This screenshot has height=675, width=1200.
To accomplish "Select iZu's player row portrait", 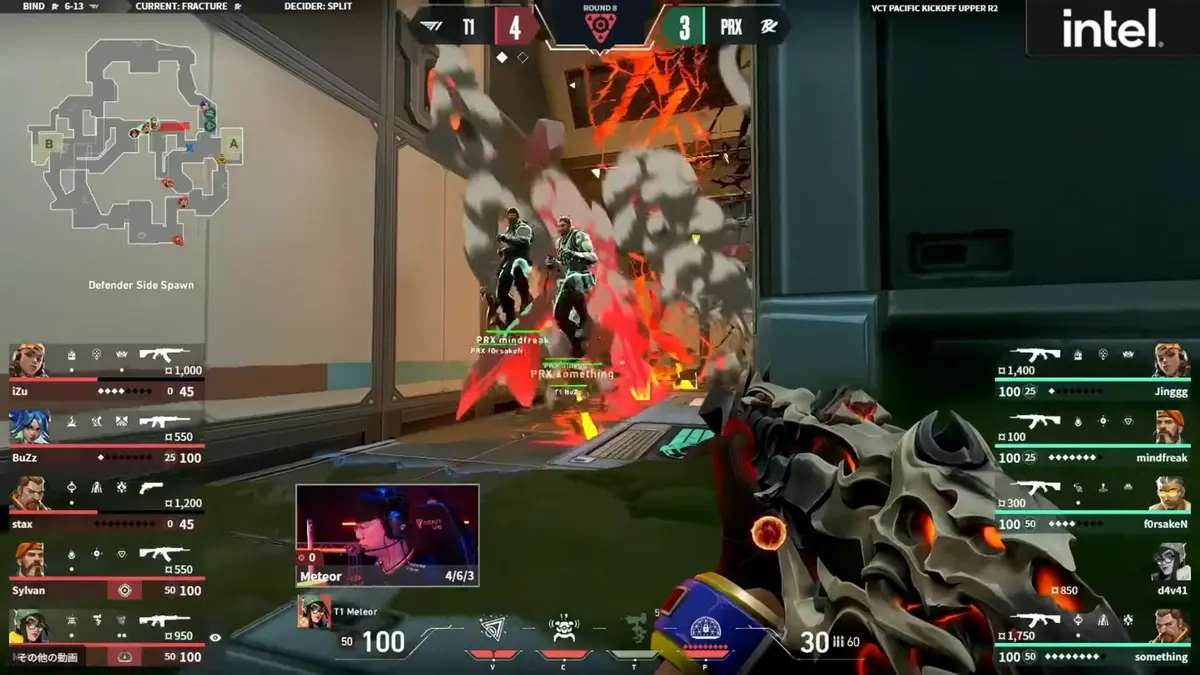I will [29, 361].
